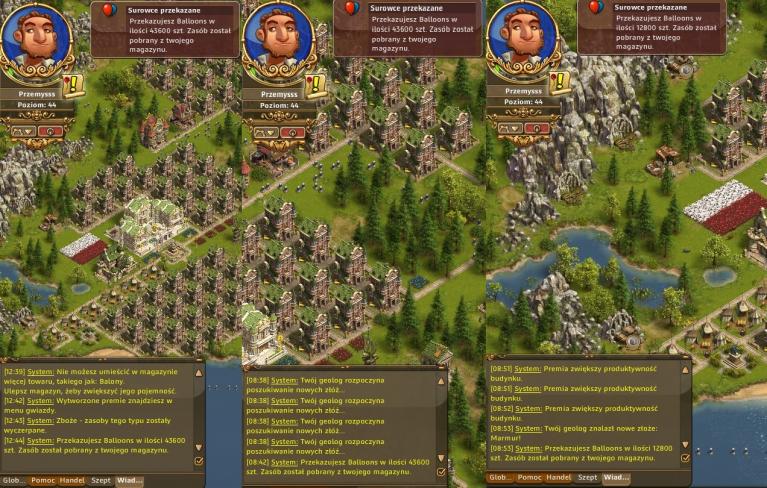Select the Glob.. tab under the 08:55 chat
This screenshot has height=488, width=767.
(x=500, y=478)
